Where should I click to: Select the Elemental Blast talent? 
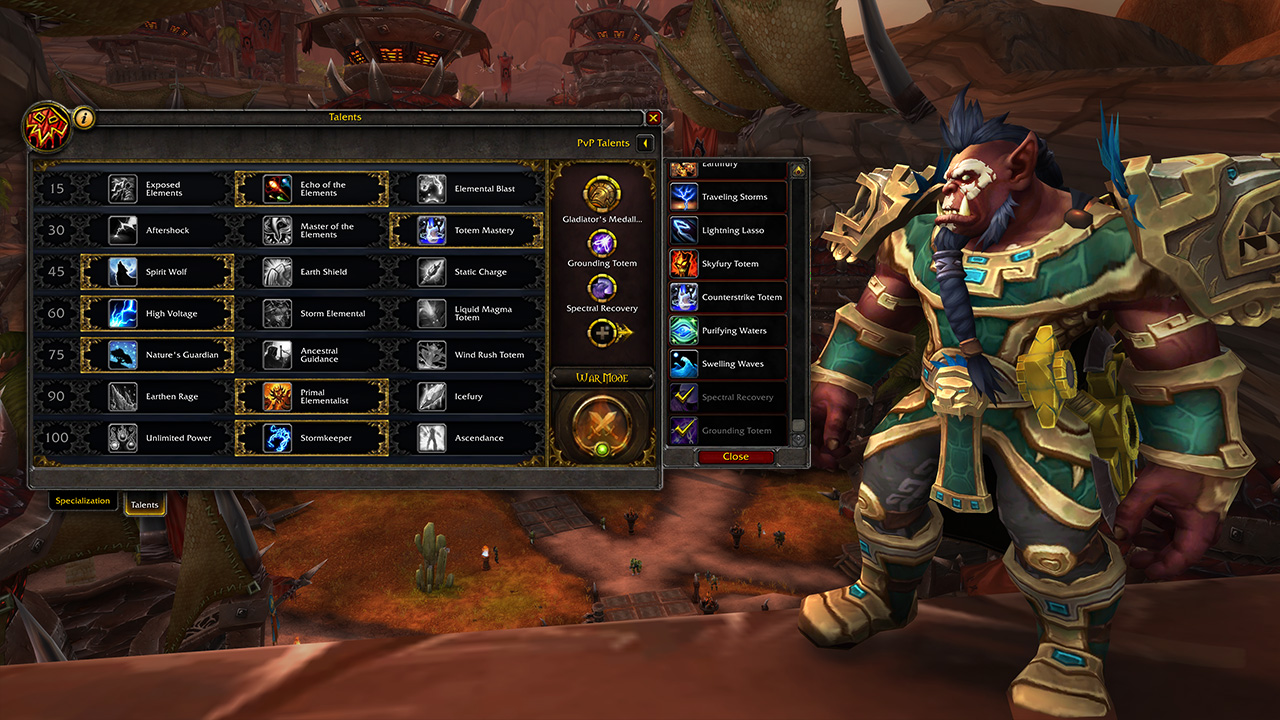tap(432, 188)
